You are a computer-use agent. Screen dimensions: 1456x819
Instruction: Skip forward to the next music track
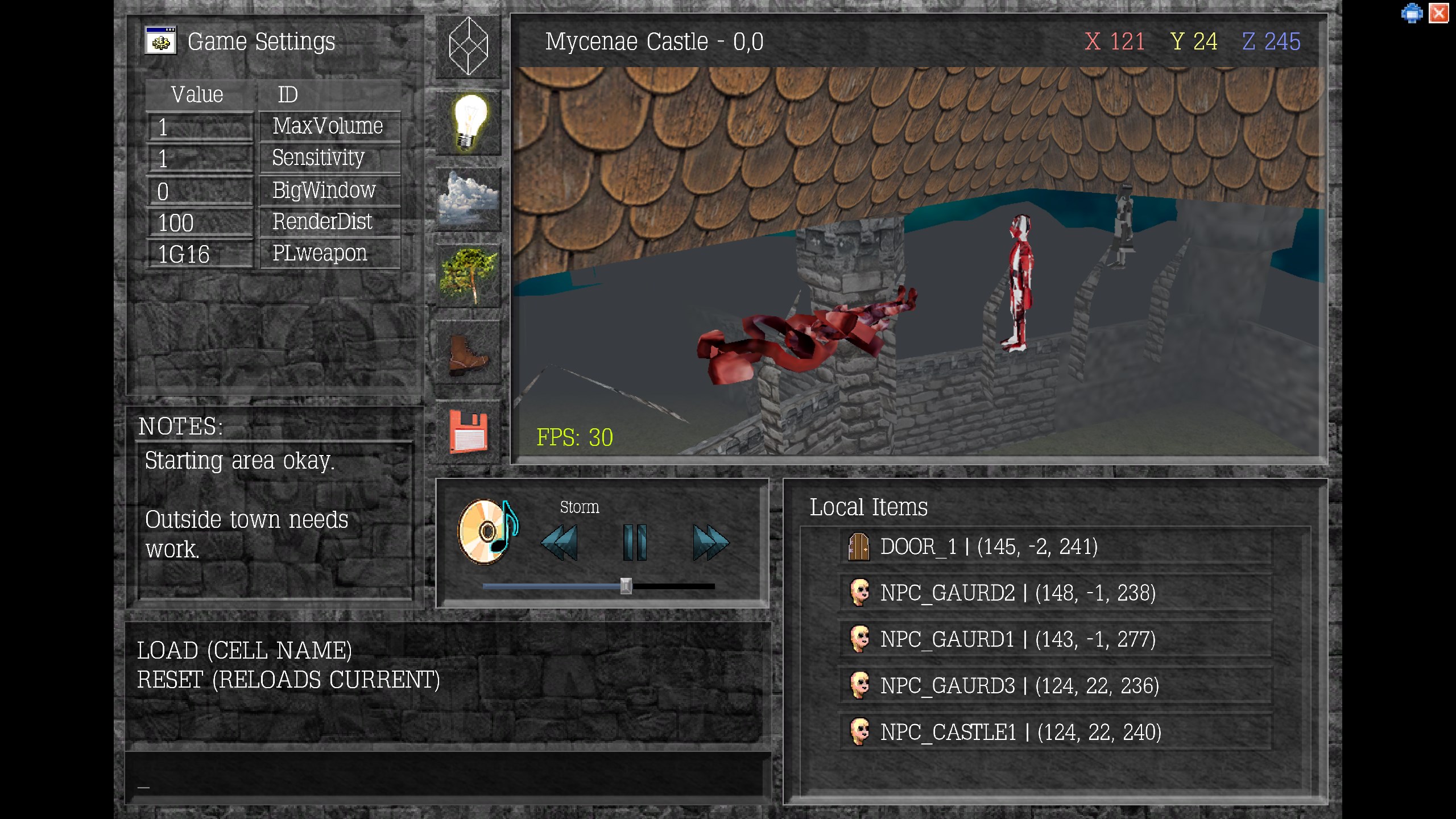coord(710,543)
